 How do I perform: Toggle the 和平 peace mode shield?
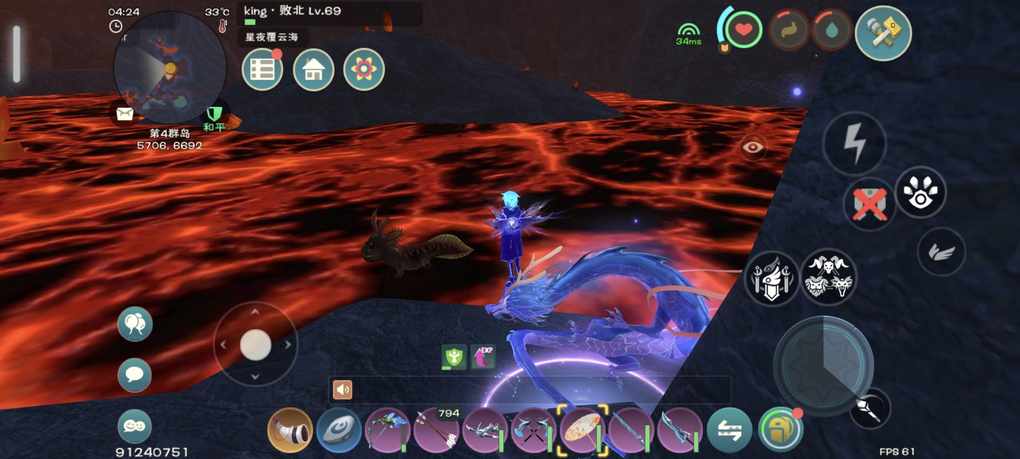pos(214,114)
